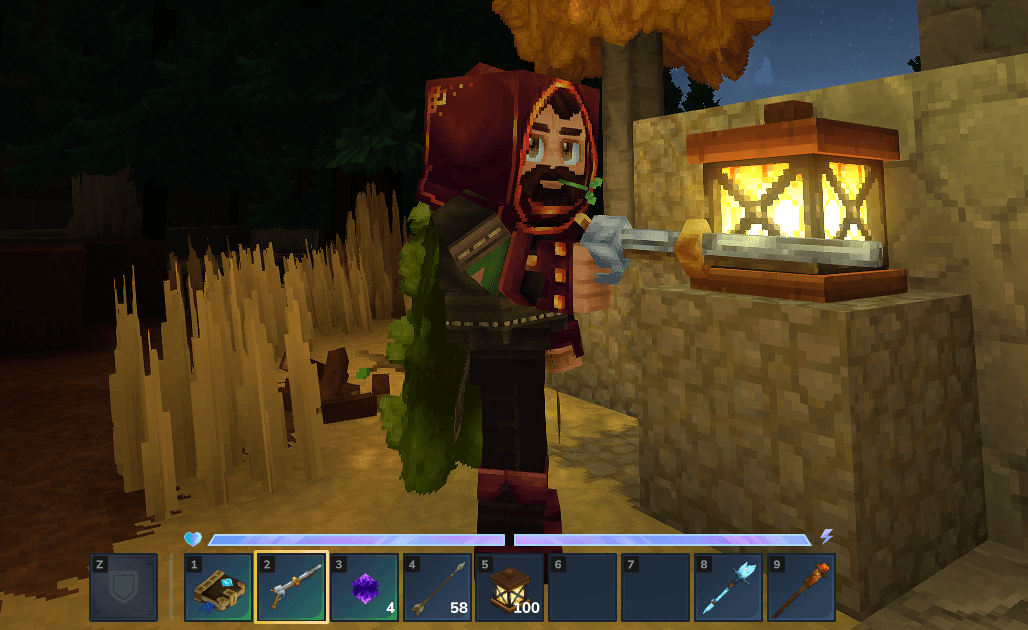Click the shield utility slot
The image size is (1028, 630).
click(x=124, y=588)
